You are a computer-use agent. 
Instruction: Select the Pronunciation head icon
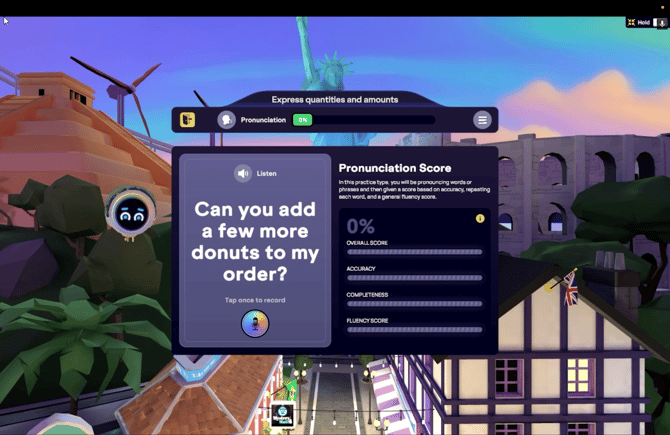point(227,120)
